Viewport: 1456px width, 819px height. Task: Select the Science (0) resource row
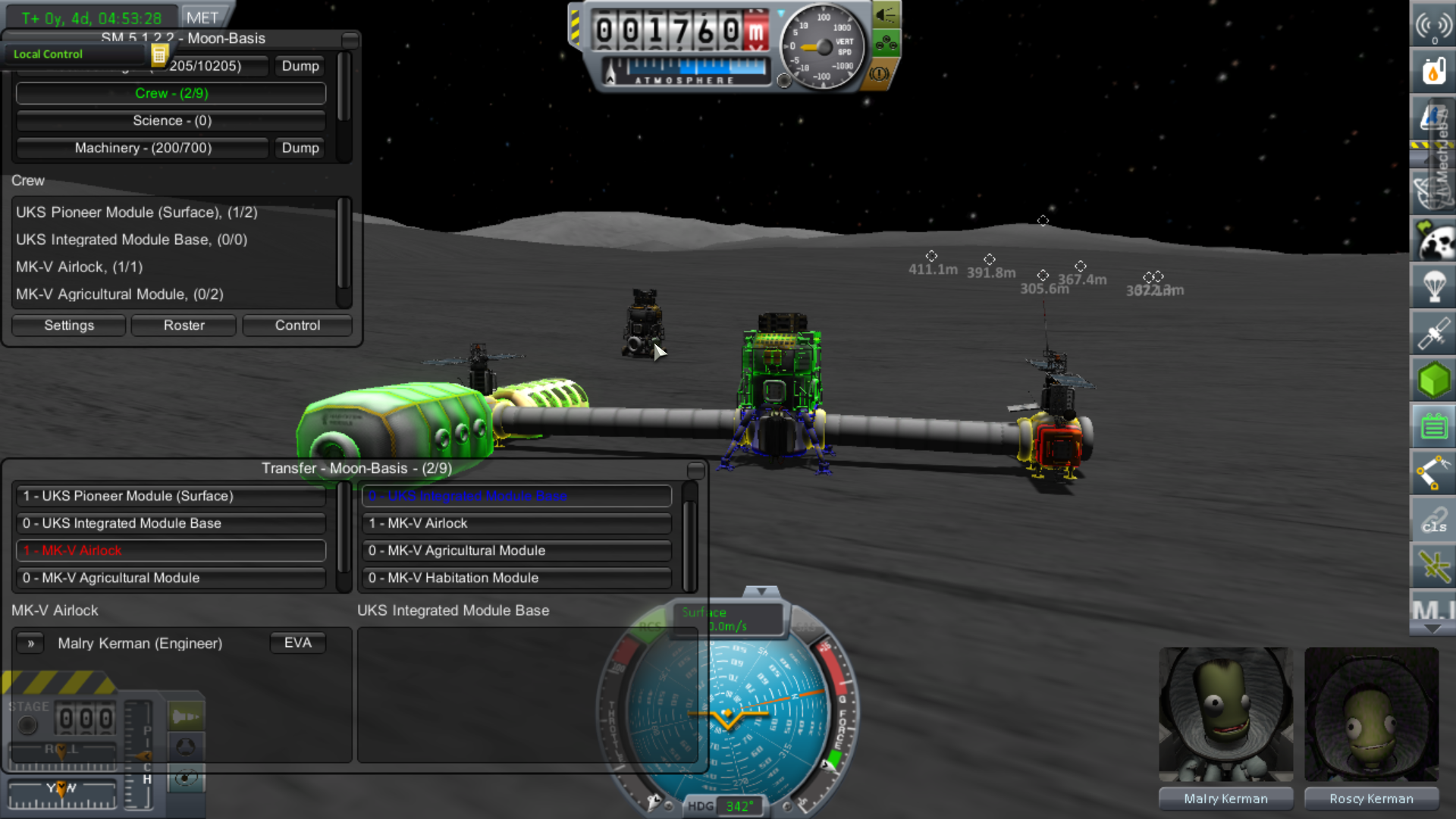click(x=171, y=121)
